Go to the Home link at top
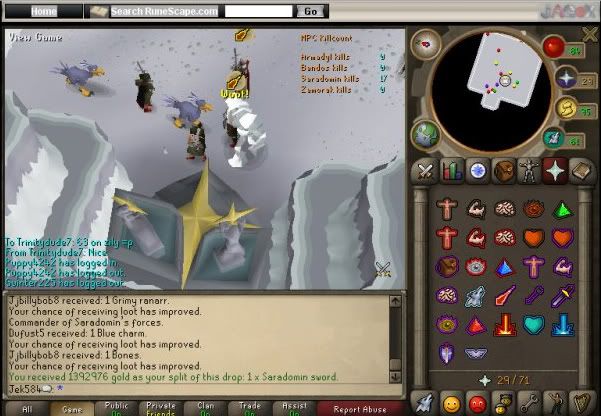 click(42, 11)
